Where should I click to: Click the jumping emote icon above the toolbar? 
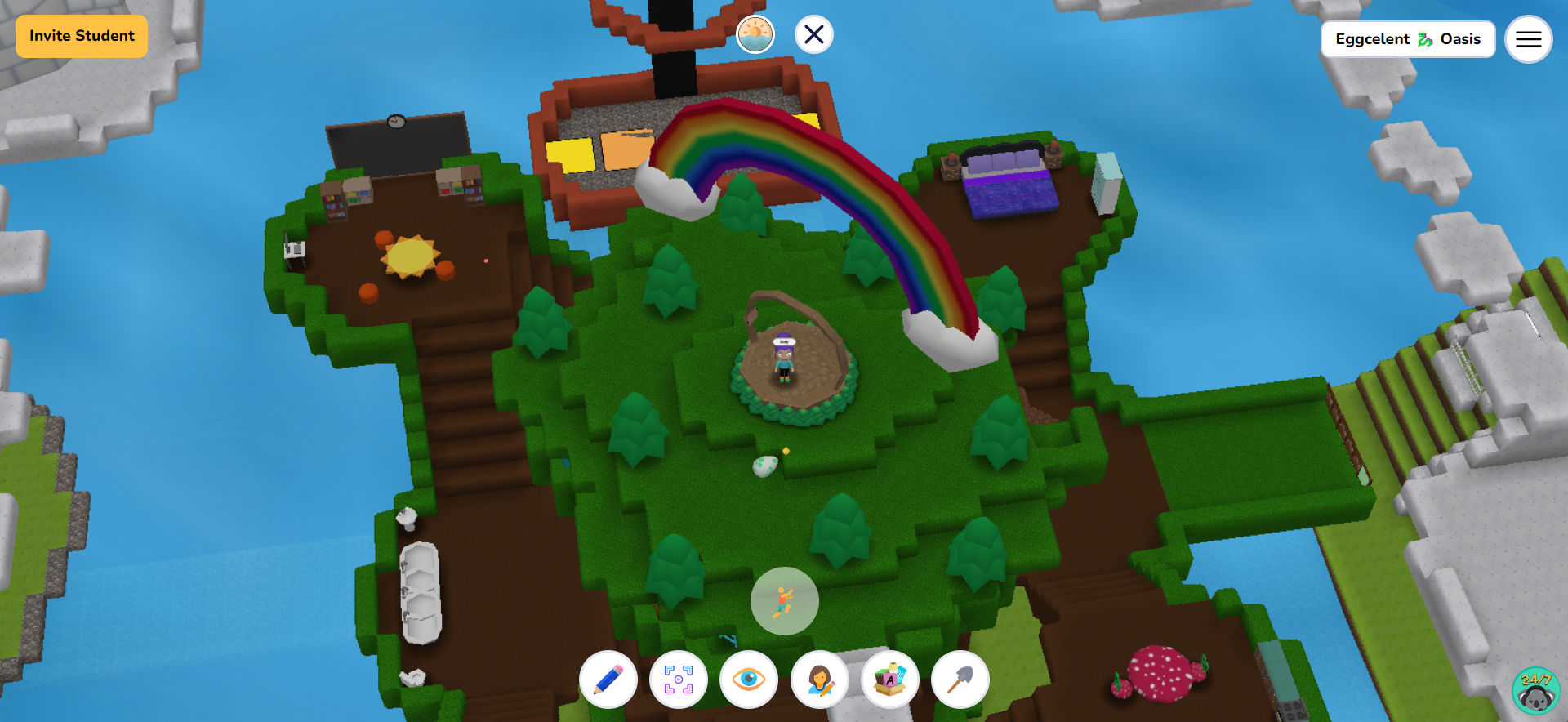pyautogui.click(x=784, y=600)
